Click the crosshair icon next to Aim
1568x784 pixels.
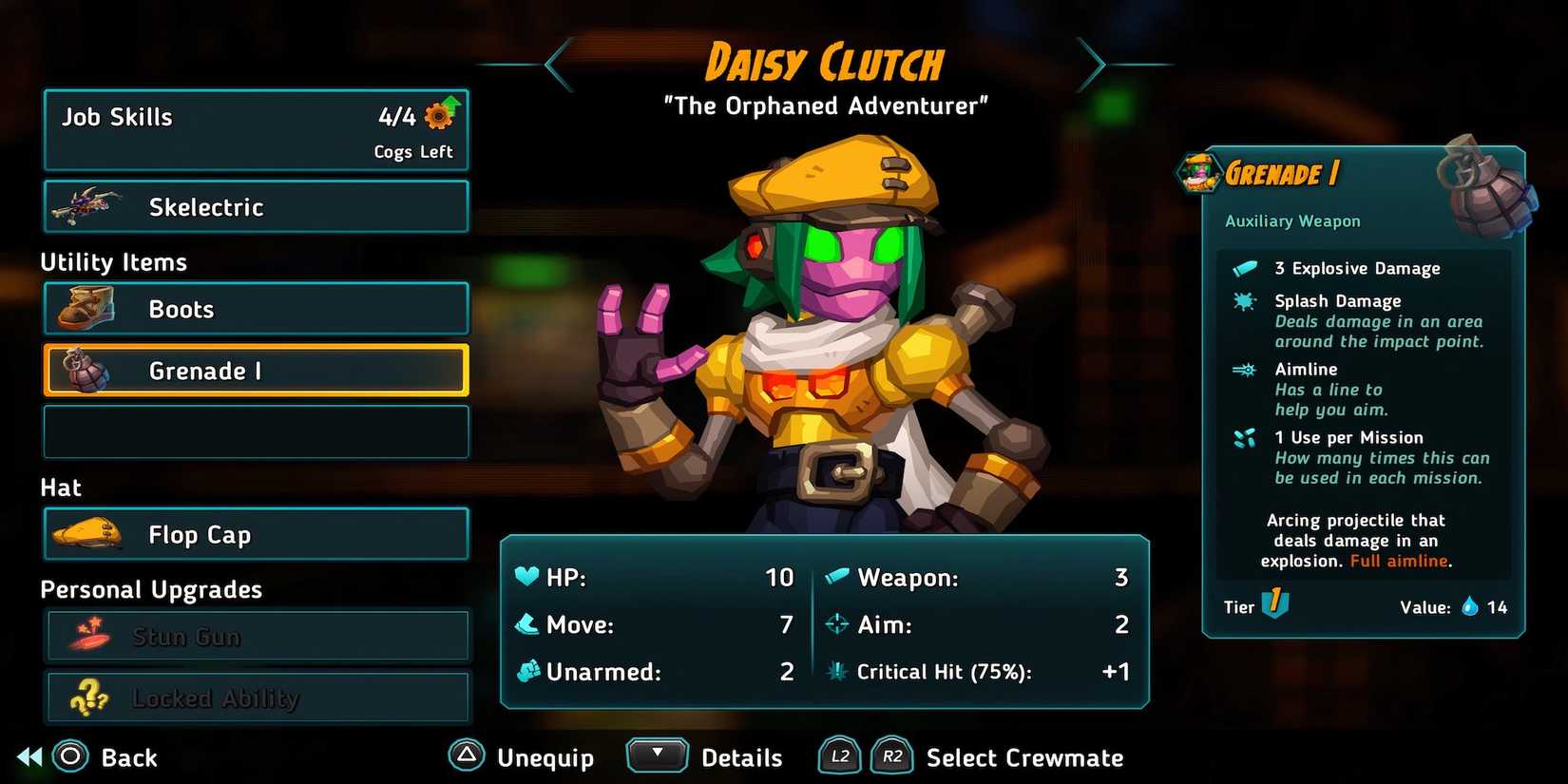click(837, 624)
